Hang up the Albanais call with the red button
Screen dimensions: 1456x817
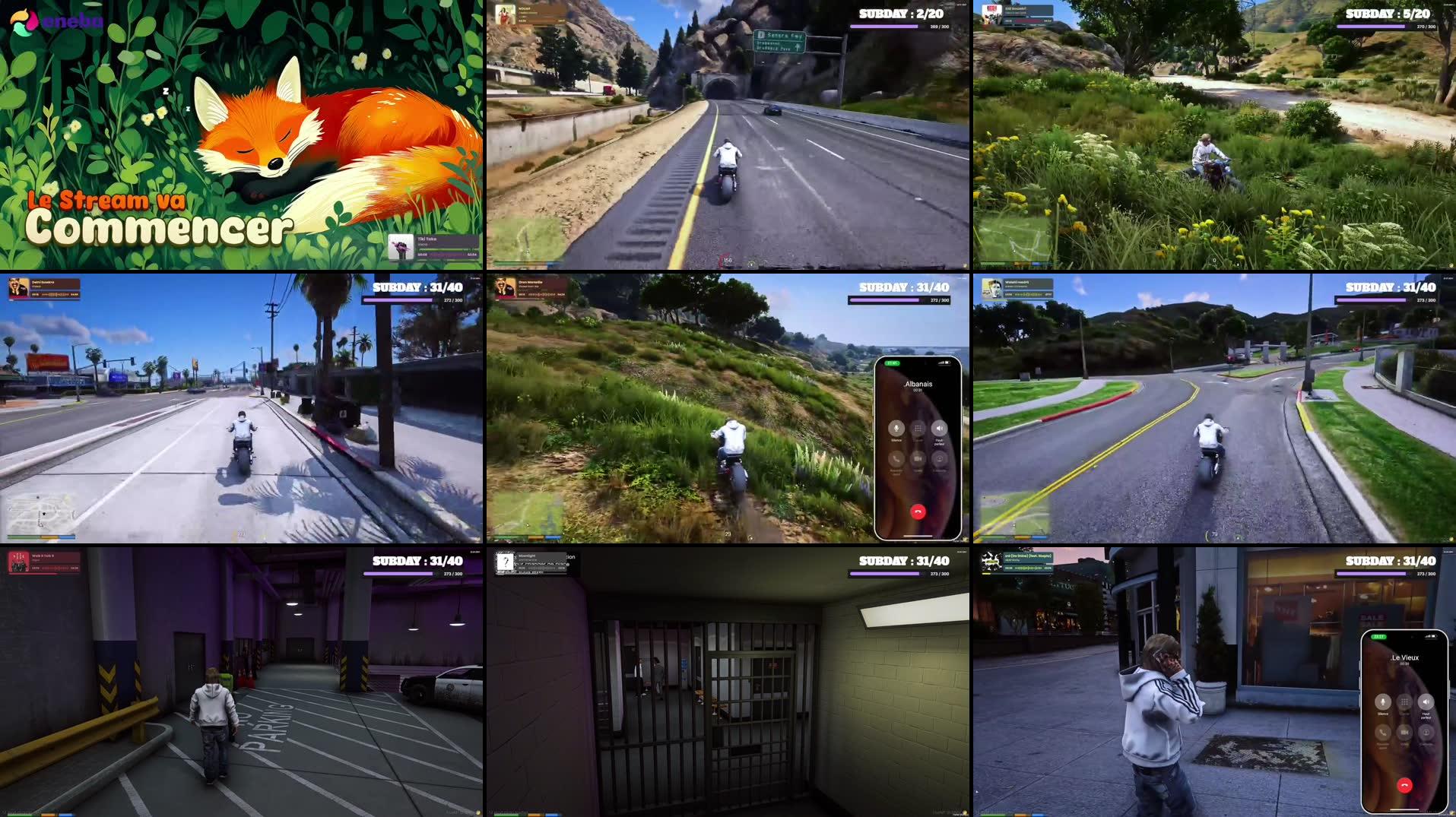tap(918, 511)
